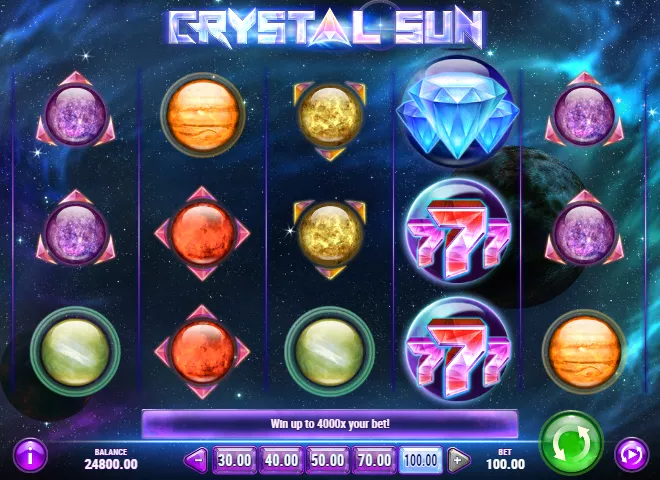Choose the 40.00 bet amount

point(280,461)
